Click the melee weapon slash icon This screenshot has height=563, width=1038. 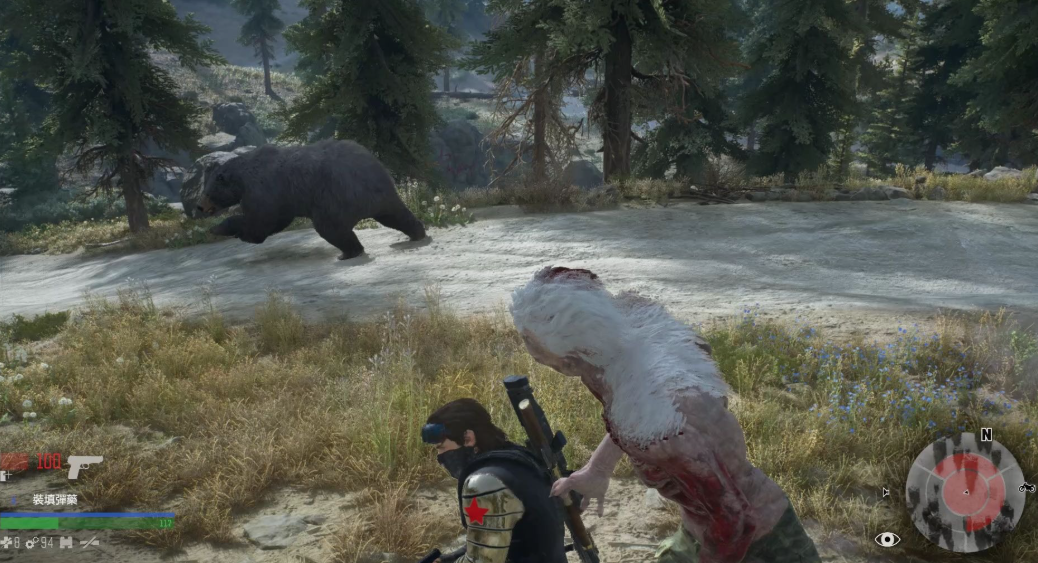click(90, 542)
